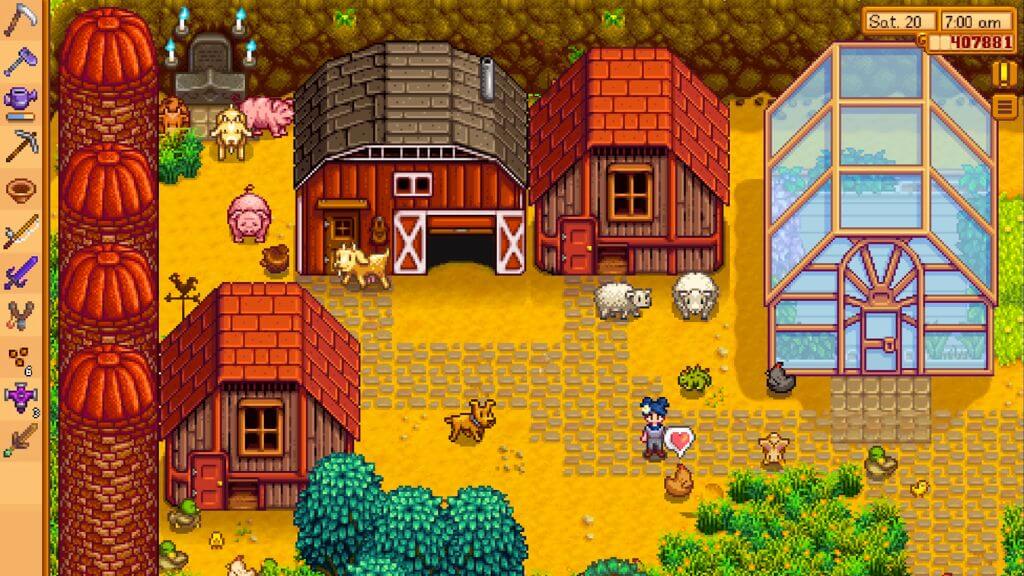Select the brown sword with green pommel
1024x576 pixels.
click(20, 440)
